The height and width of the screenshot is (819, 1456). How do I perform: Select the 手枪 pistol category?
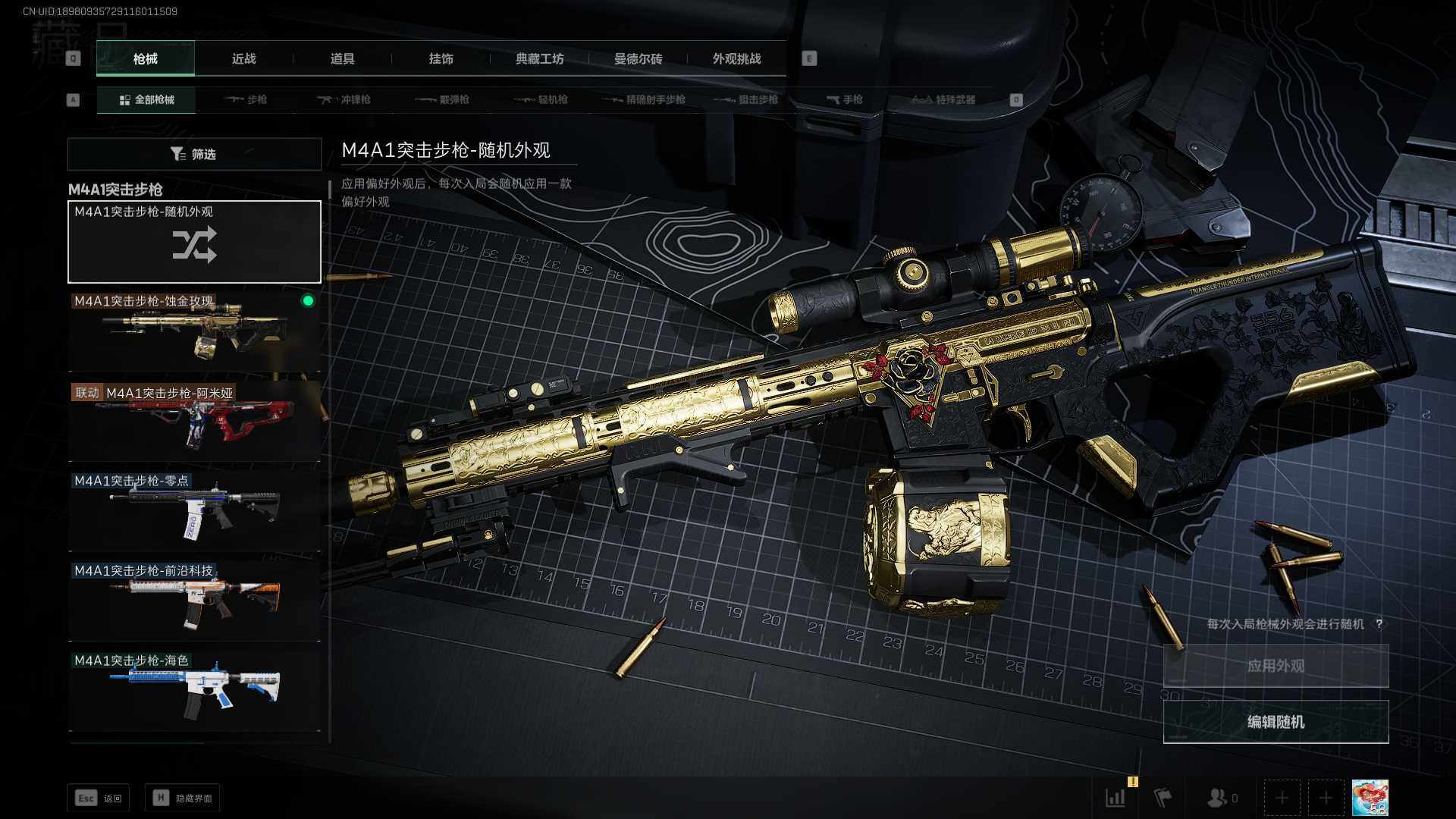845,100
